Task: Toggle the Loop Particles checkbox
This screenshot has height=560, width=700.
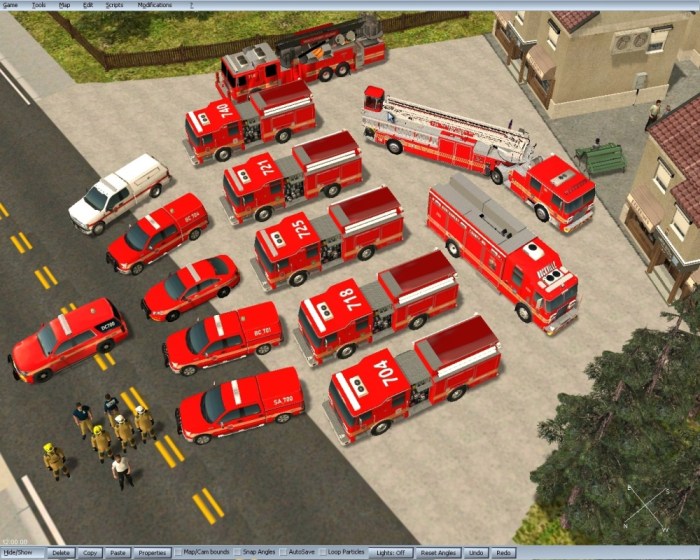Action: coord(322,553)
